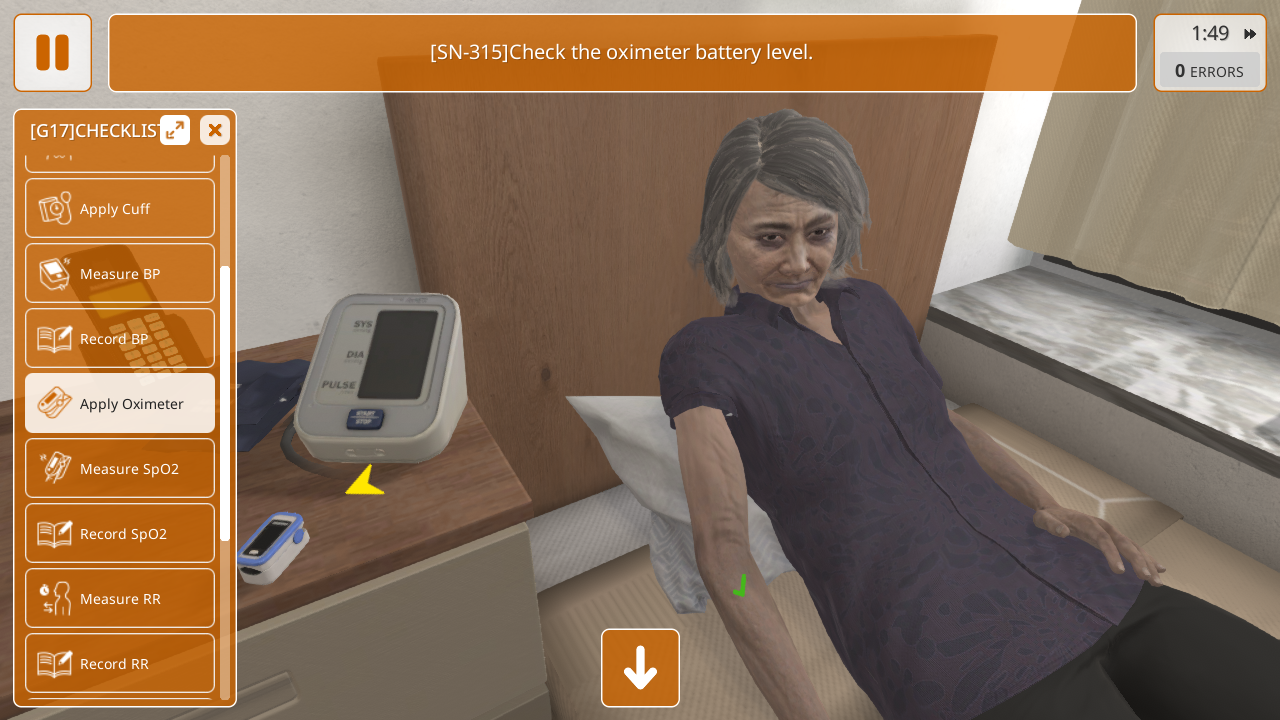Choose the Measure SpO2 checklist step
The height and width of the screenshot is (720, 1280).
[x=120, y=469]
